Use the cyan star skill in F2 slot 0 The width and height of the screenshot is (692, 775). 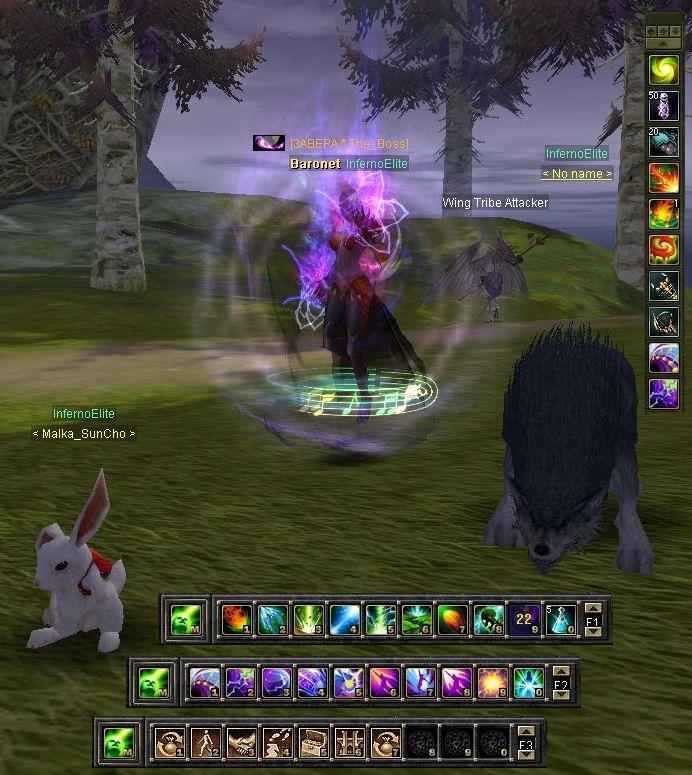coord(528,683)
